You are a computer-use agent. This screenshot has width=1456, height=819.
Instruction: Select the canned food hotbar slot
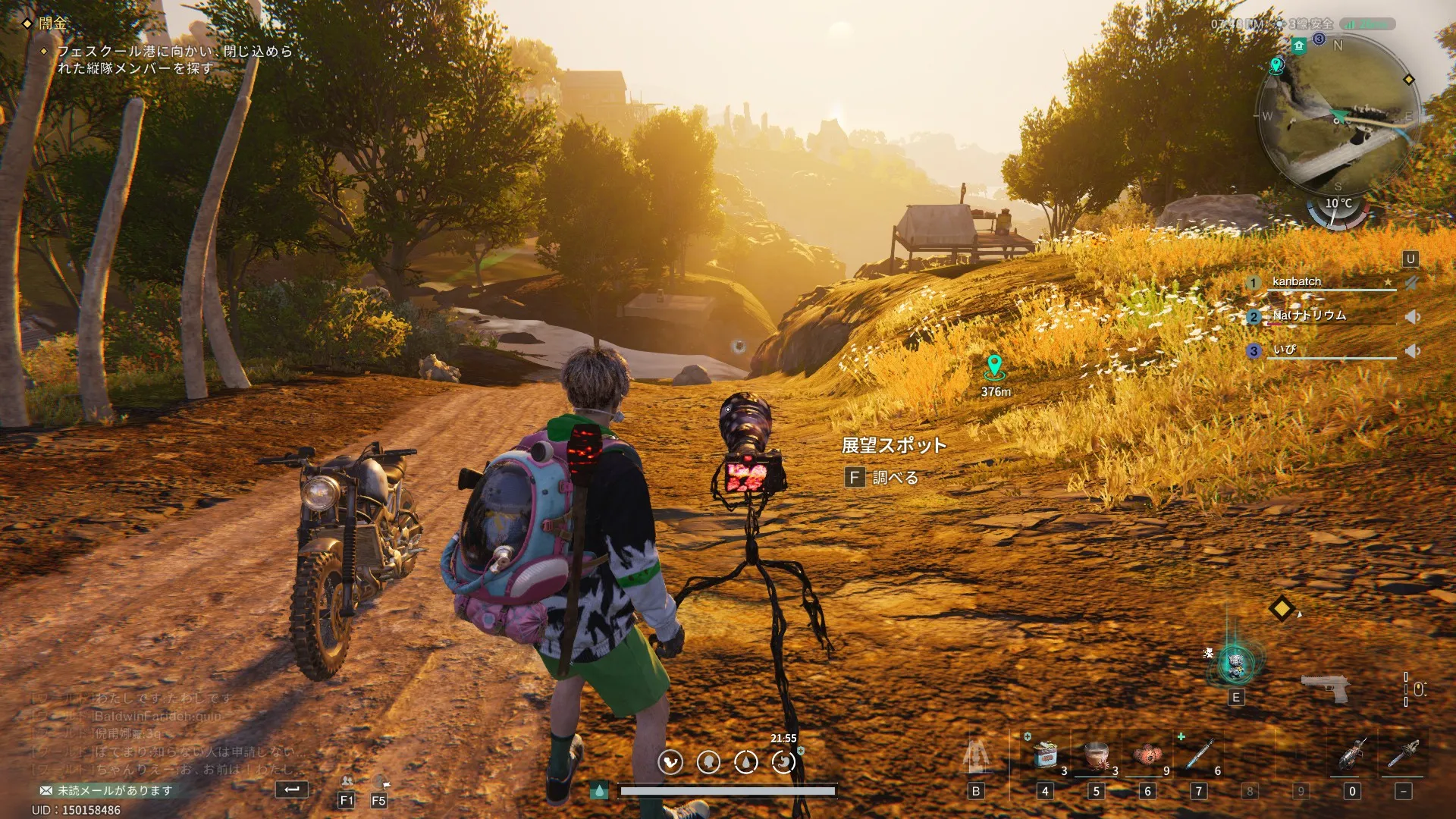pos(1046,755)
